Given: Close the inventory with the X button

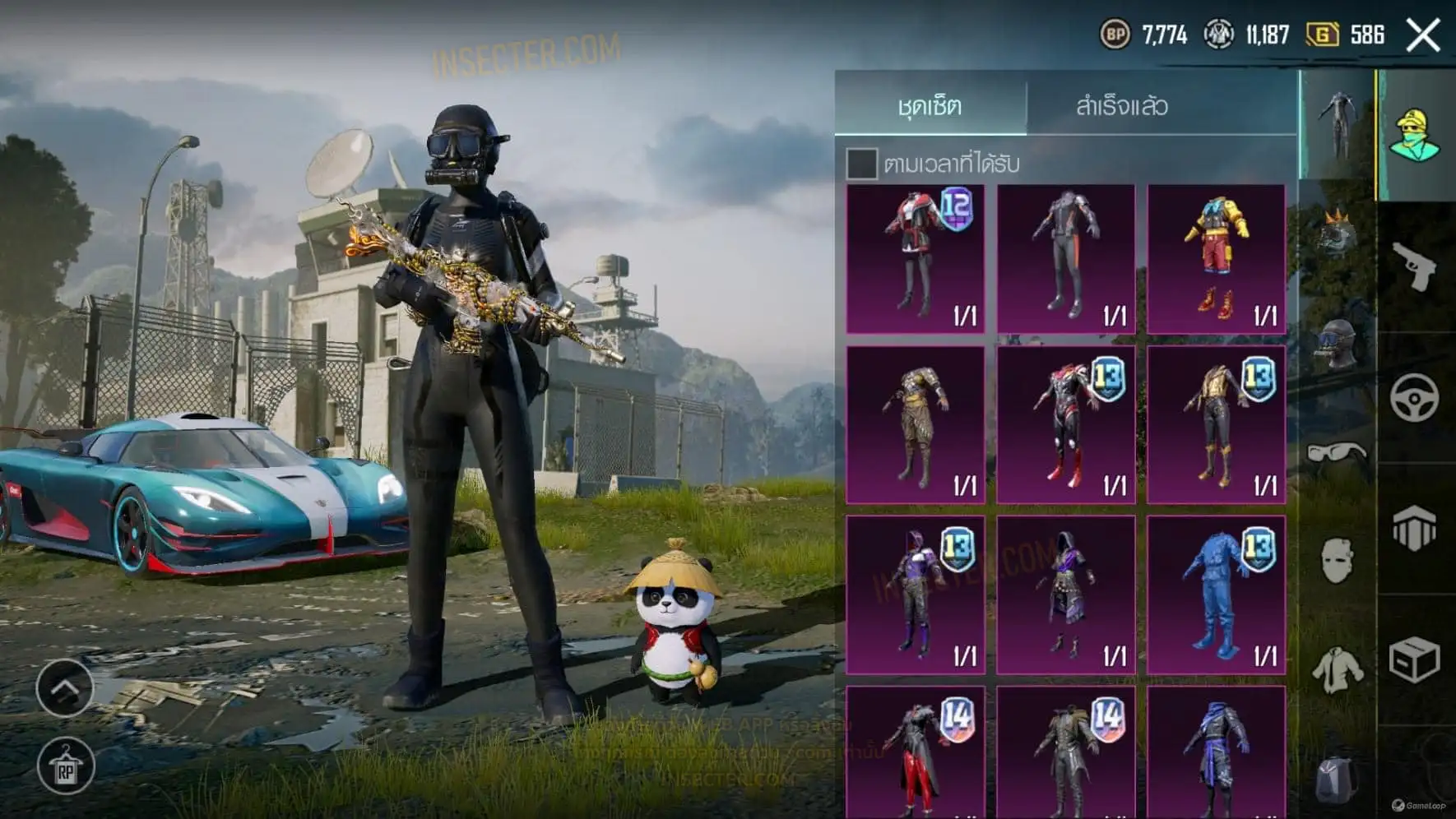Looking at the screenshot, I should pos(1423,35).
